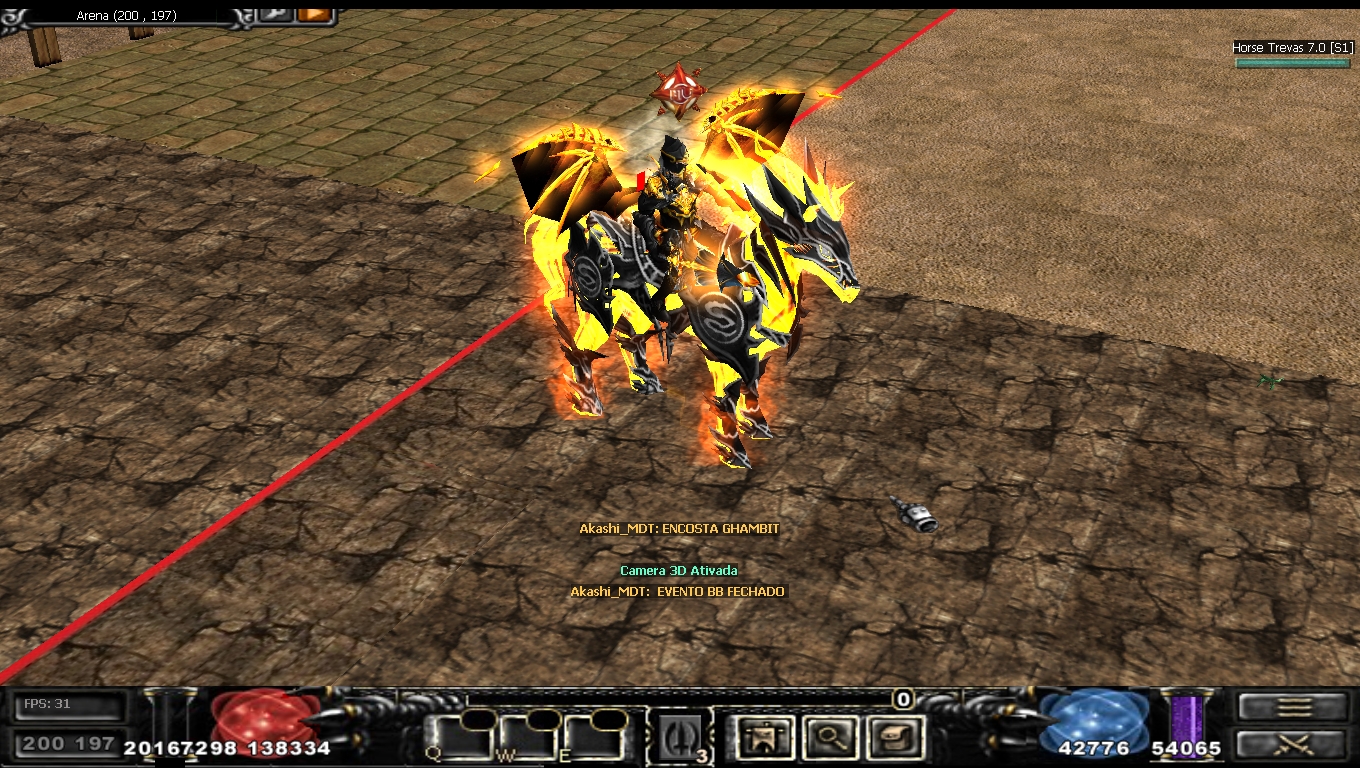Activate the trident skill icon
The image size is (1360, 768).
(x=680, y=739)
